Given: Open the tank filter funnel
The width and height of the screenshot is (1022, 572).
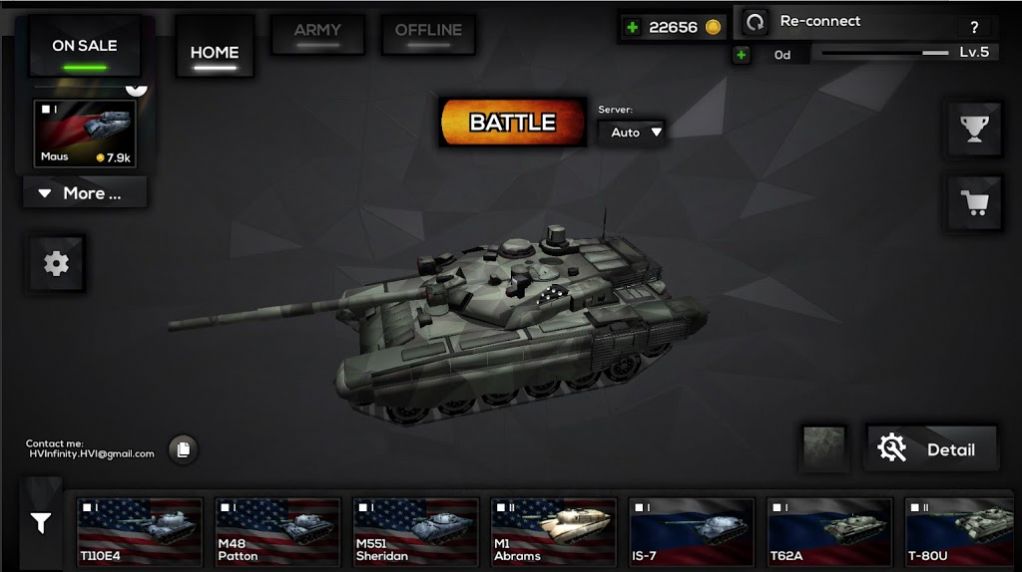Looking at the screenshot, I should (x=41, y=522).
